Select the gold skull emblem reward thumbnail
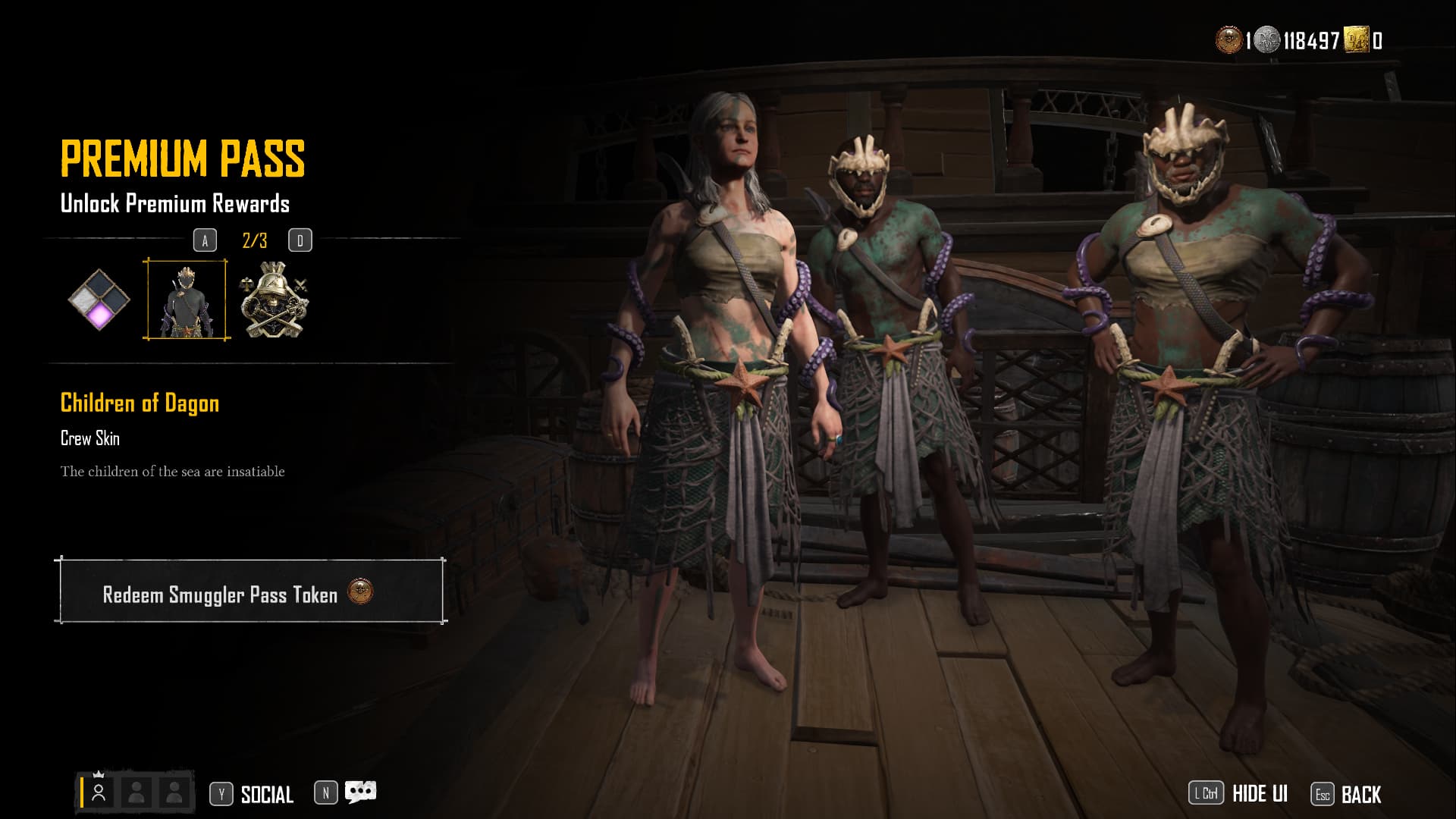 (274, 300)
